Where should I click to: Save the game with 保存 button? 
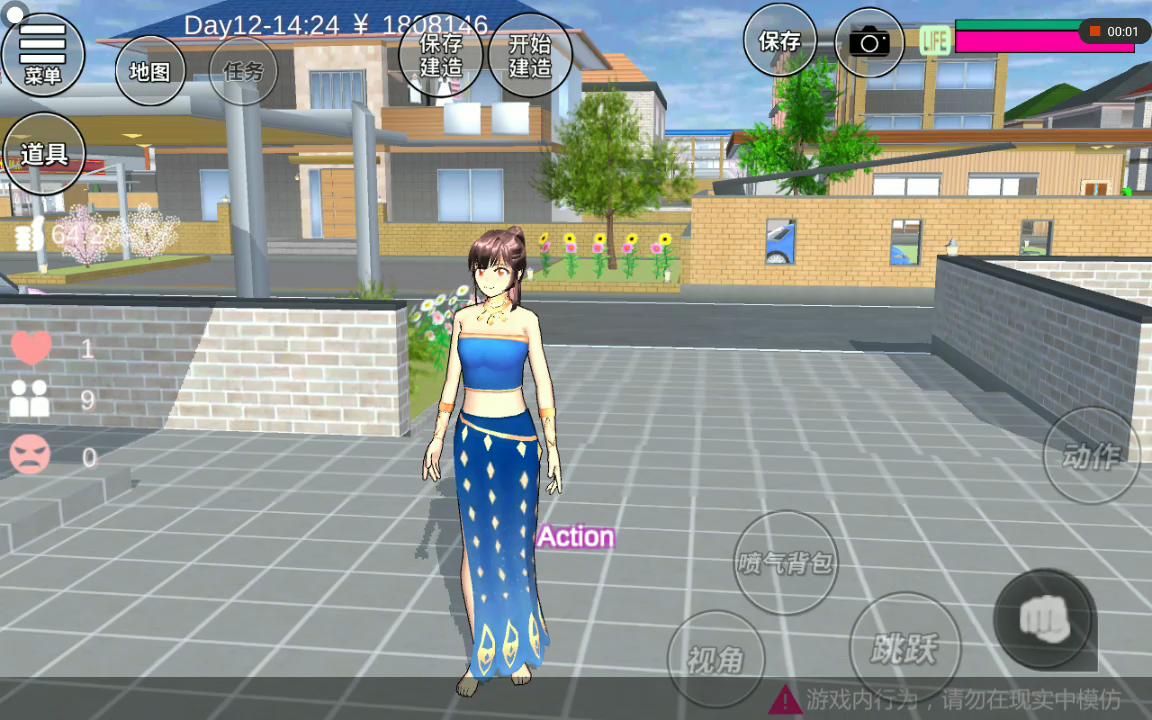pos(780,41)
